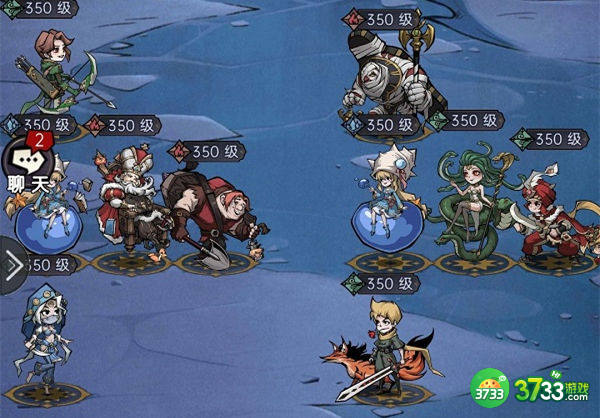Open the chat (聊天) button

27,167
